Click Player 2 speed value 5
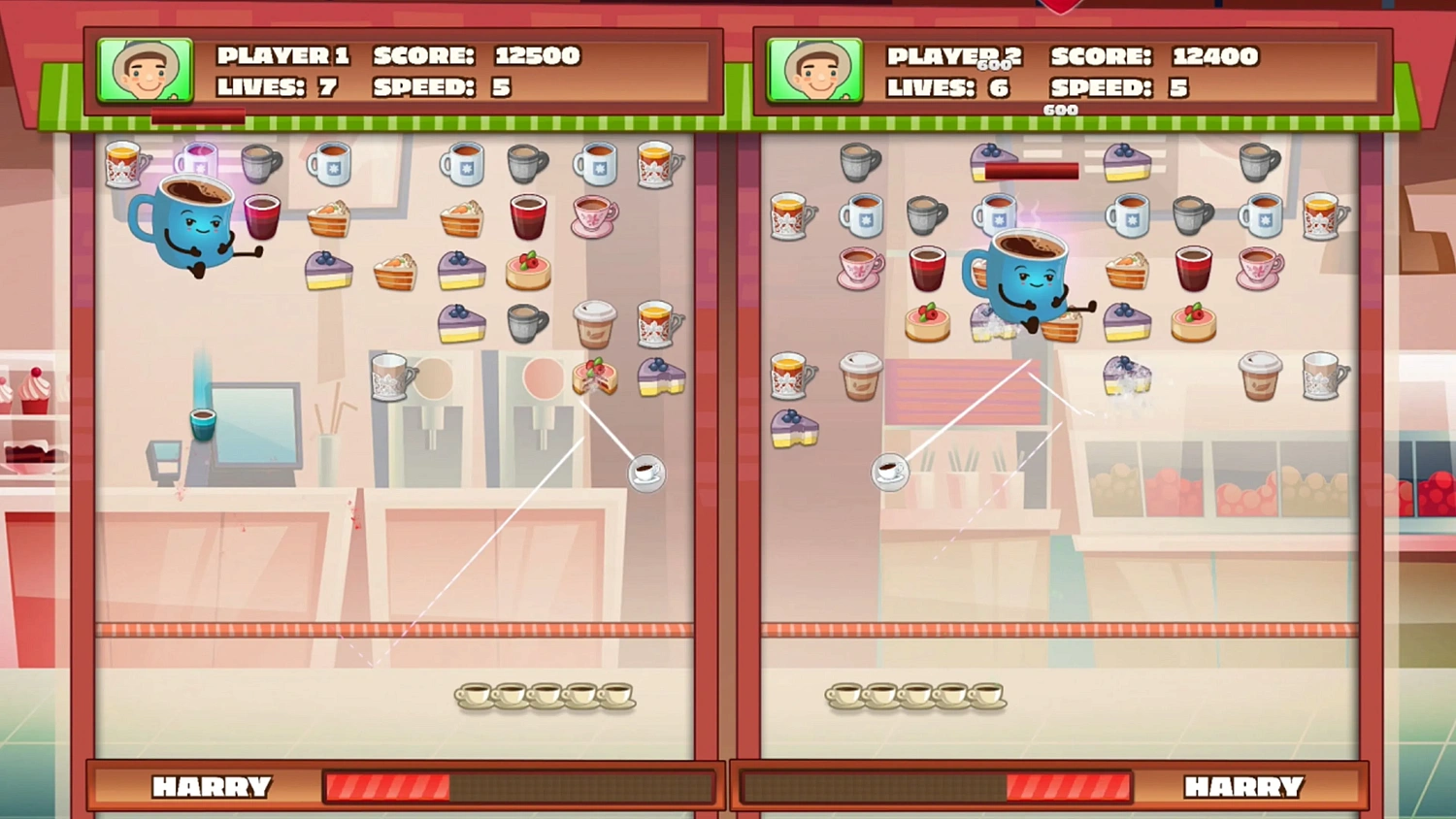Screen dimensions: 1456x819 1177,87
